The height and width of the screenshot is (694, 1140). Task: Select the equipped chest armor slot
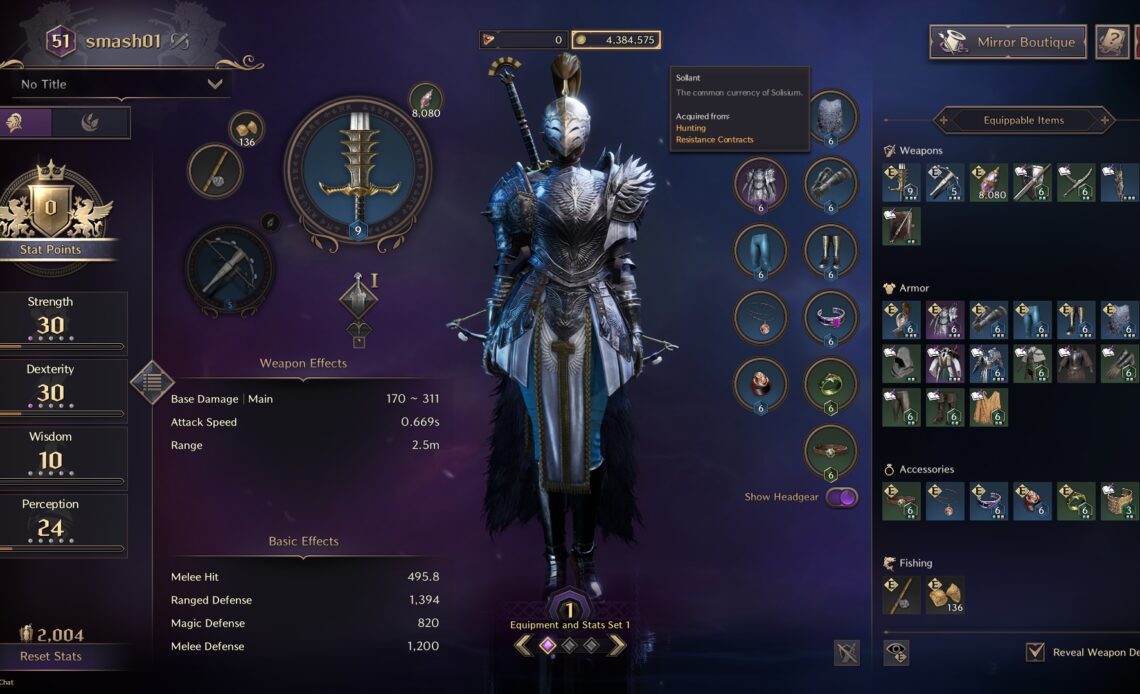(760, 184)
